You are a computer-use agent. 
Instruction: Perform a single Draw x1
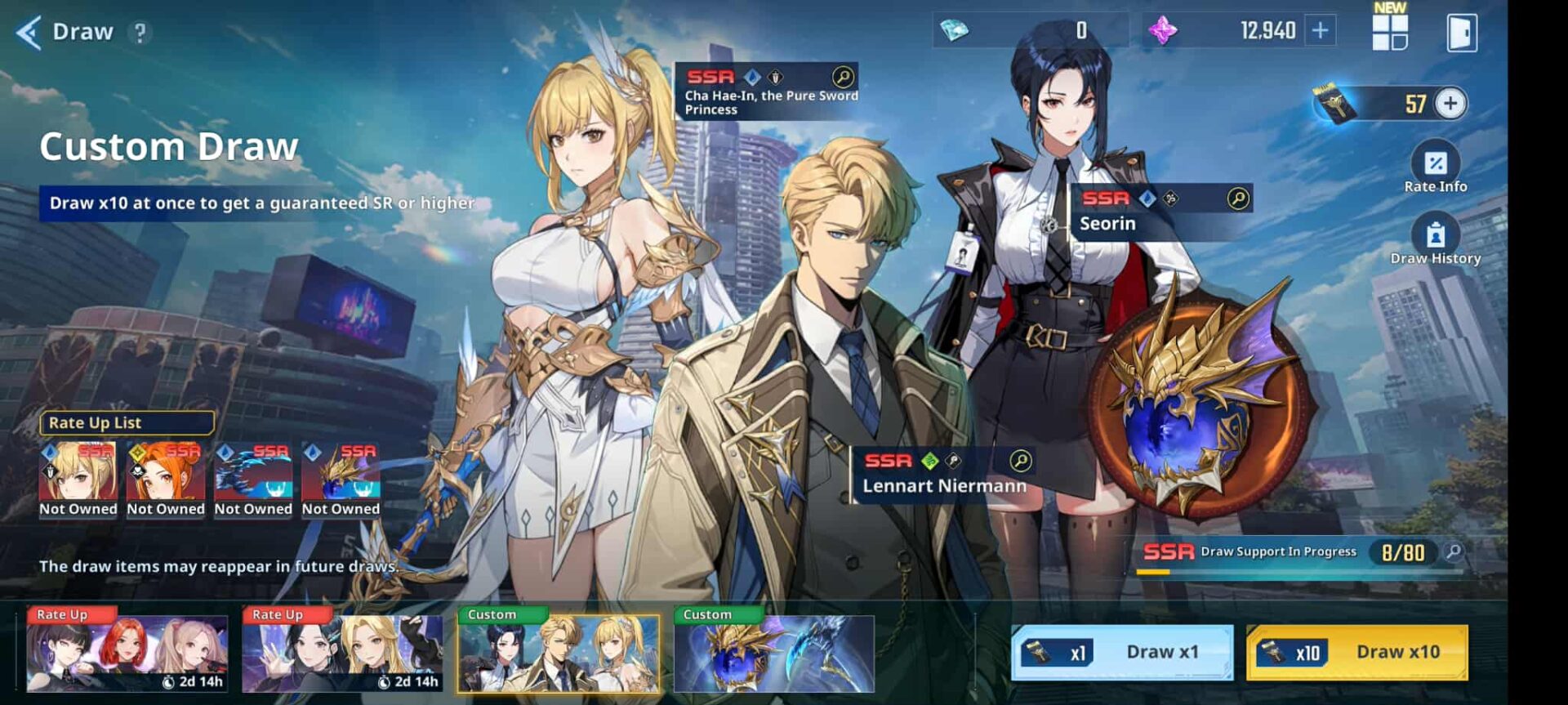tap(1122, 652)
